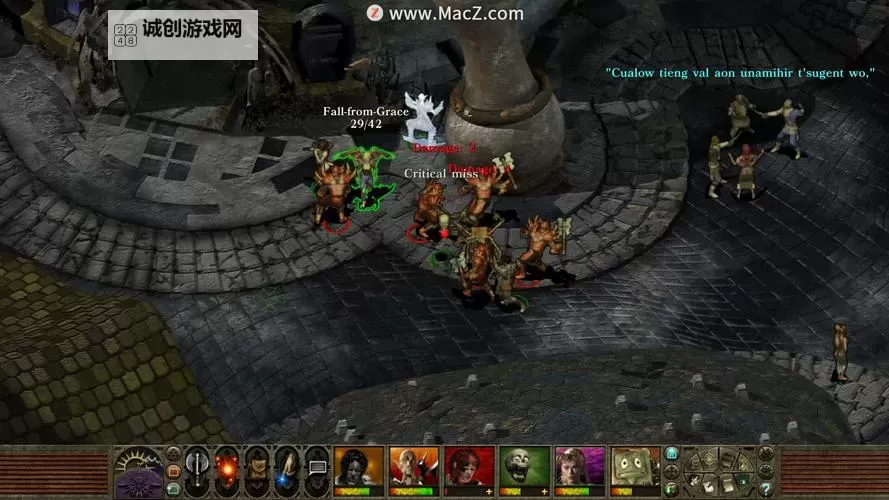Select the cube-faced Nordom portrait
889x500 pixels.
point(635,466)
